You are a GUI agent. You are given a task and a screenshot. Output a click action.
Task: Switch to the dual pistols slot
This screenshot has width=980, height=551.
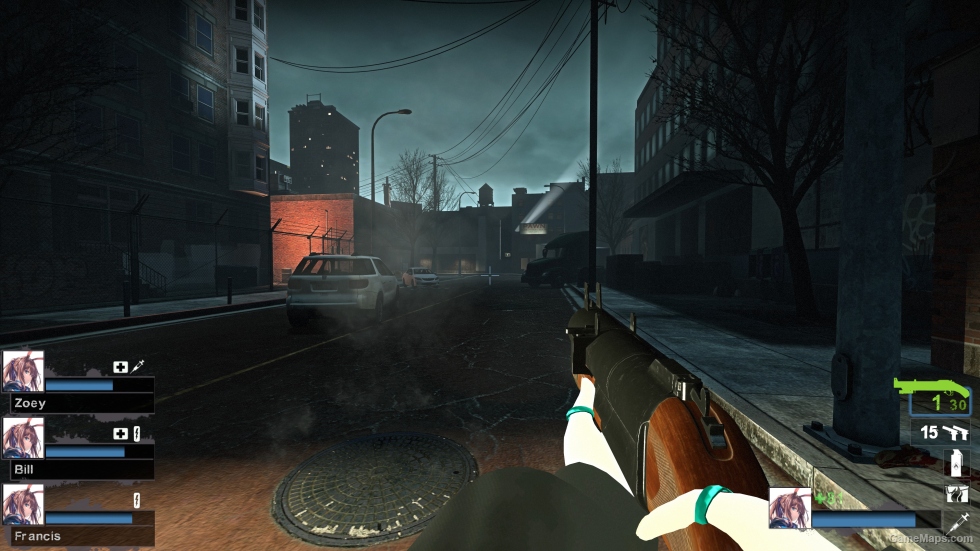(x=944, y=432)
